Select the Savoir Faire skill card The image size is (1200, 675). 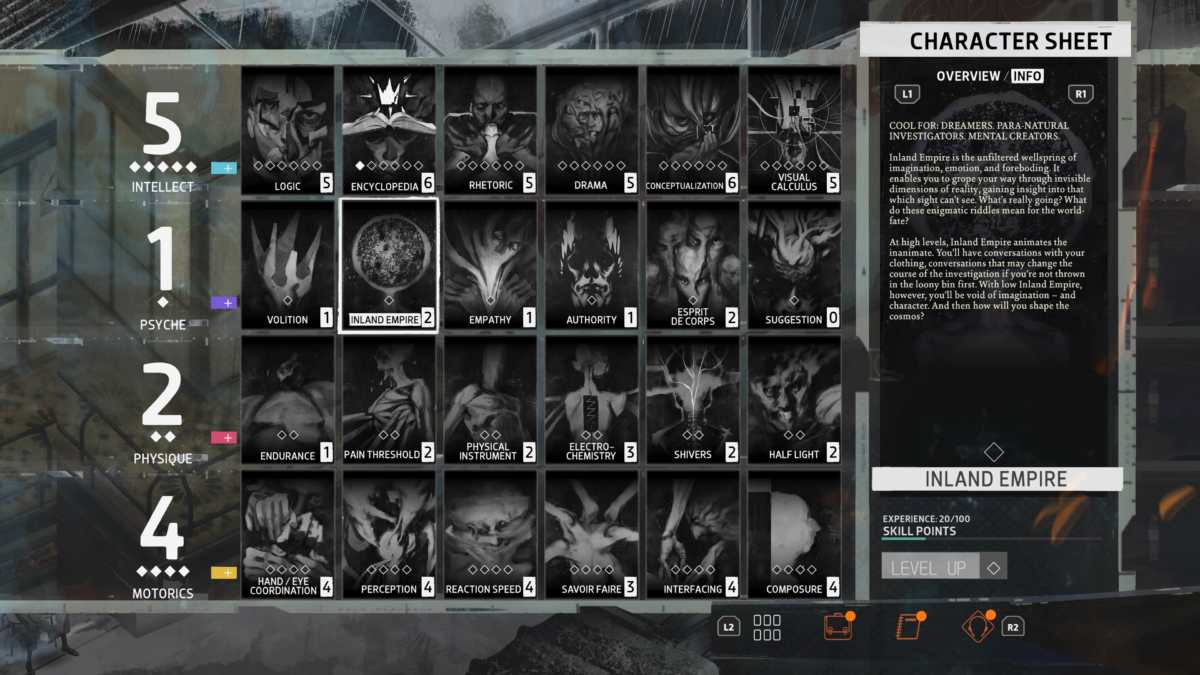tap(591, 534)
